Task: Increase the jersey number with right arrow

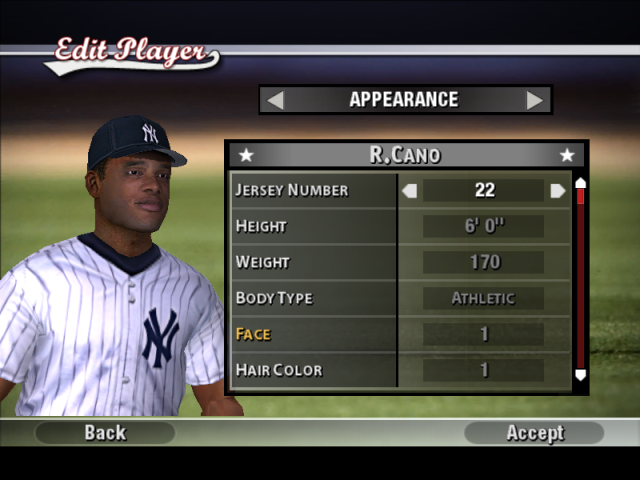Action: click(558, 190)
